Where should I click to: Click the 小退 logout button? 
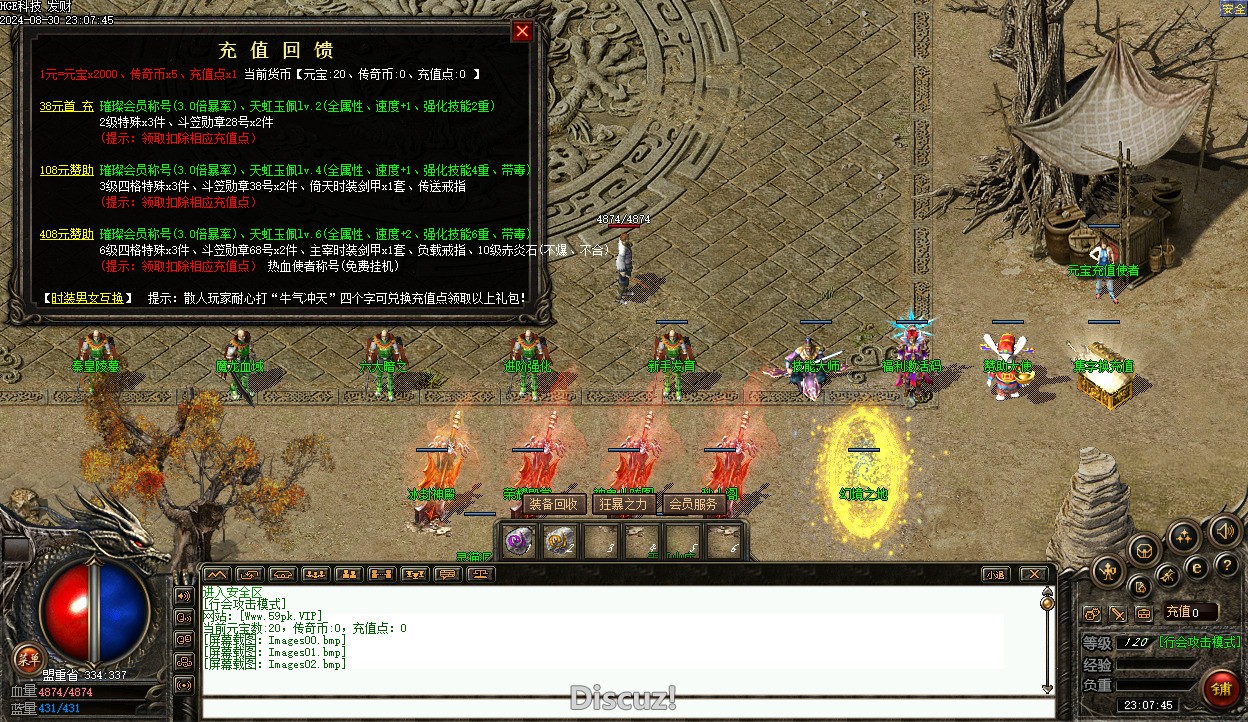pyautogui.click(x=994, y=574)
